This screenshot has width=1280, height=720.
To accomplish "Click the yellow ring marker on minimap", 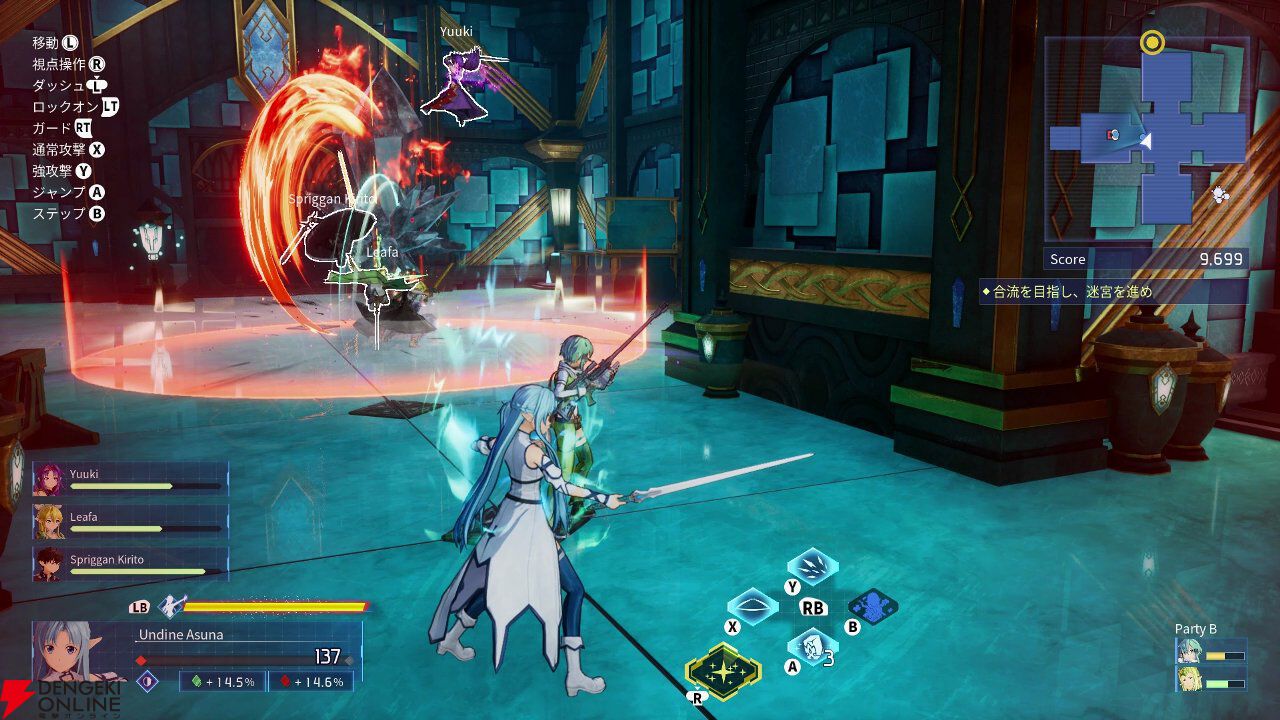I will pyautogui.click(x=1152, y=43).
